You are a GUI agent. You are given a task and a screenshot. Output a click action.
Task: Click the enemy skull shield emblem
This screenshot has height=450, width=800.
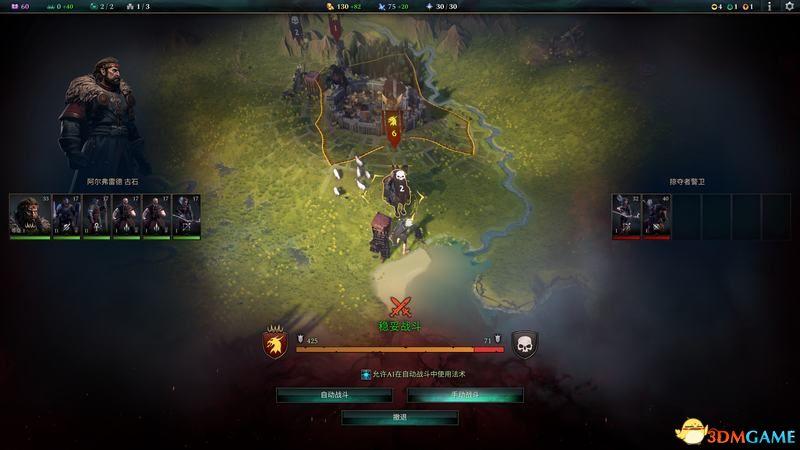pos(524,344)
